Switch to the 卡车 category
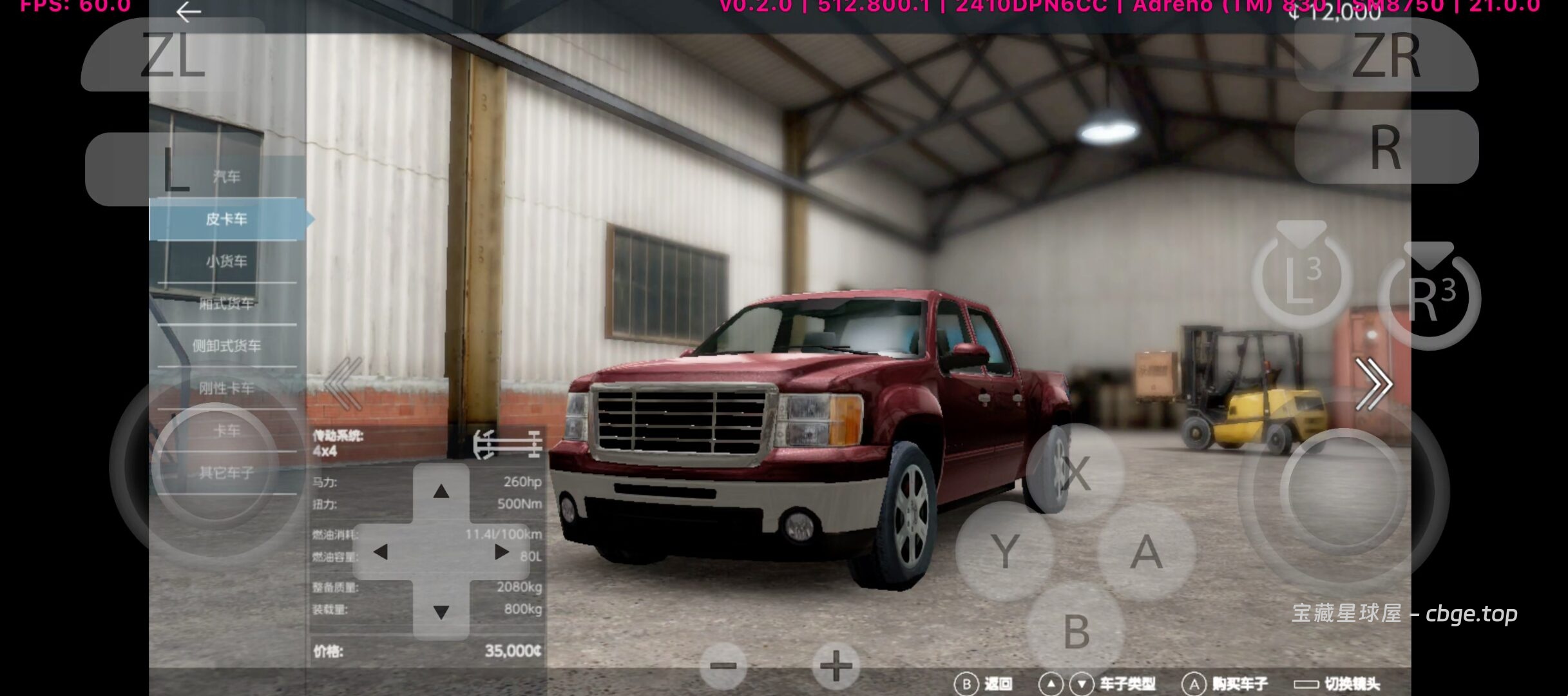This screenshot has height=696, width=1568. [x=226, y=430]
